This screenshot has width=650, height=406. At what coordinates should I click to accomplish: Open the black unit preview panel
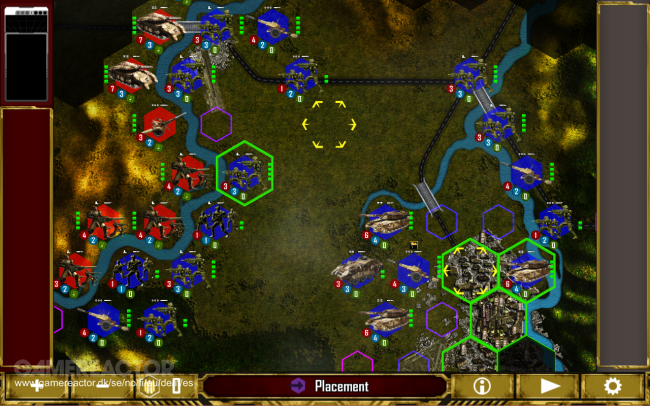point(26,52)
